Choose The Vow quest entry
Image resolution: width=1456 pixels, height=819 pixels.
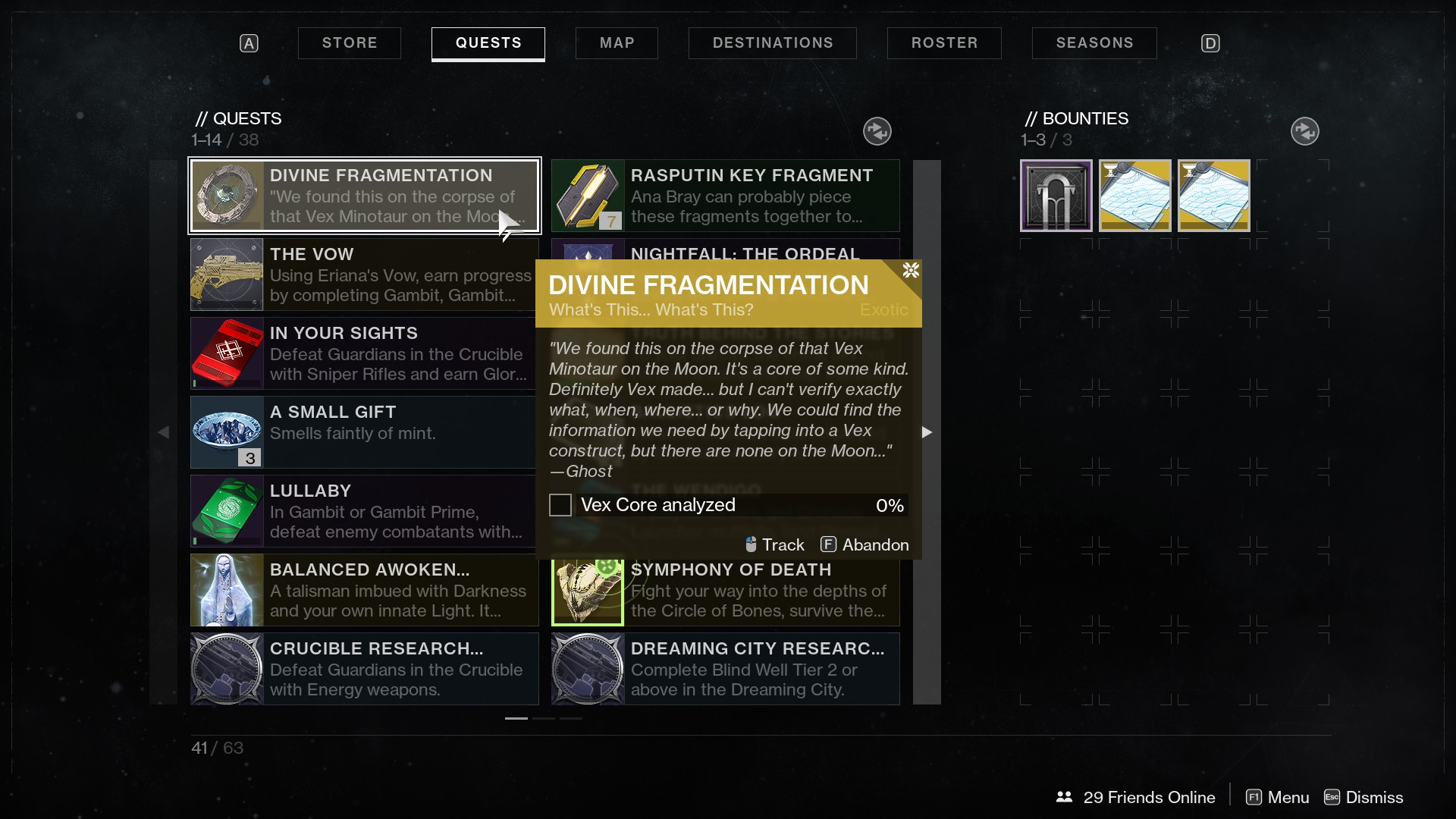click(x=364, y=275)
